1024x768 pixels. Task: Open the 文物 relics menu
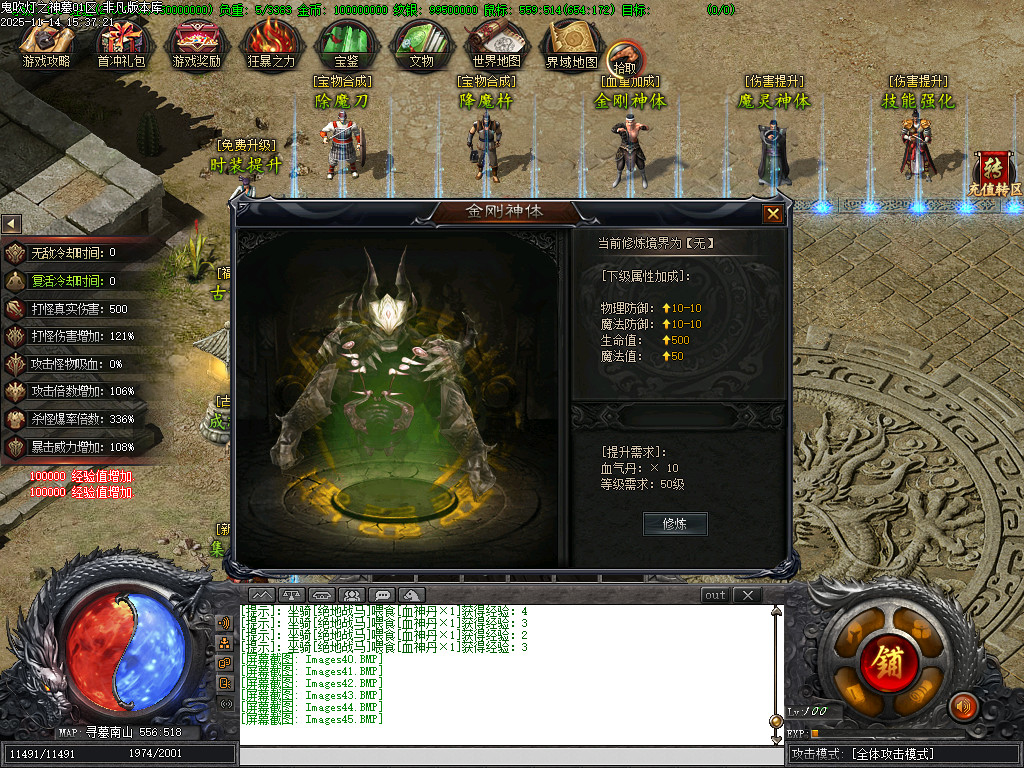[421, 44]
